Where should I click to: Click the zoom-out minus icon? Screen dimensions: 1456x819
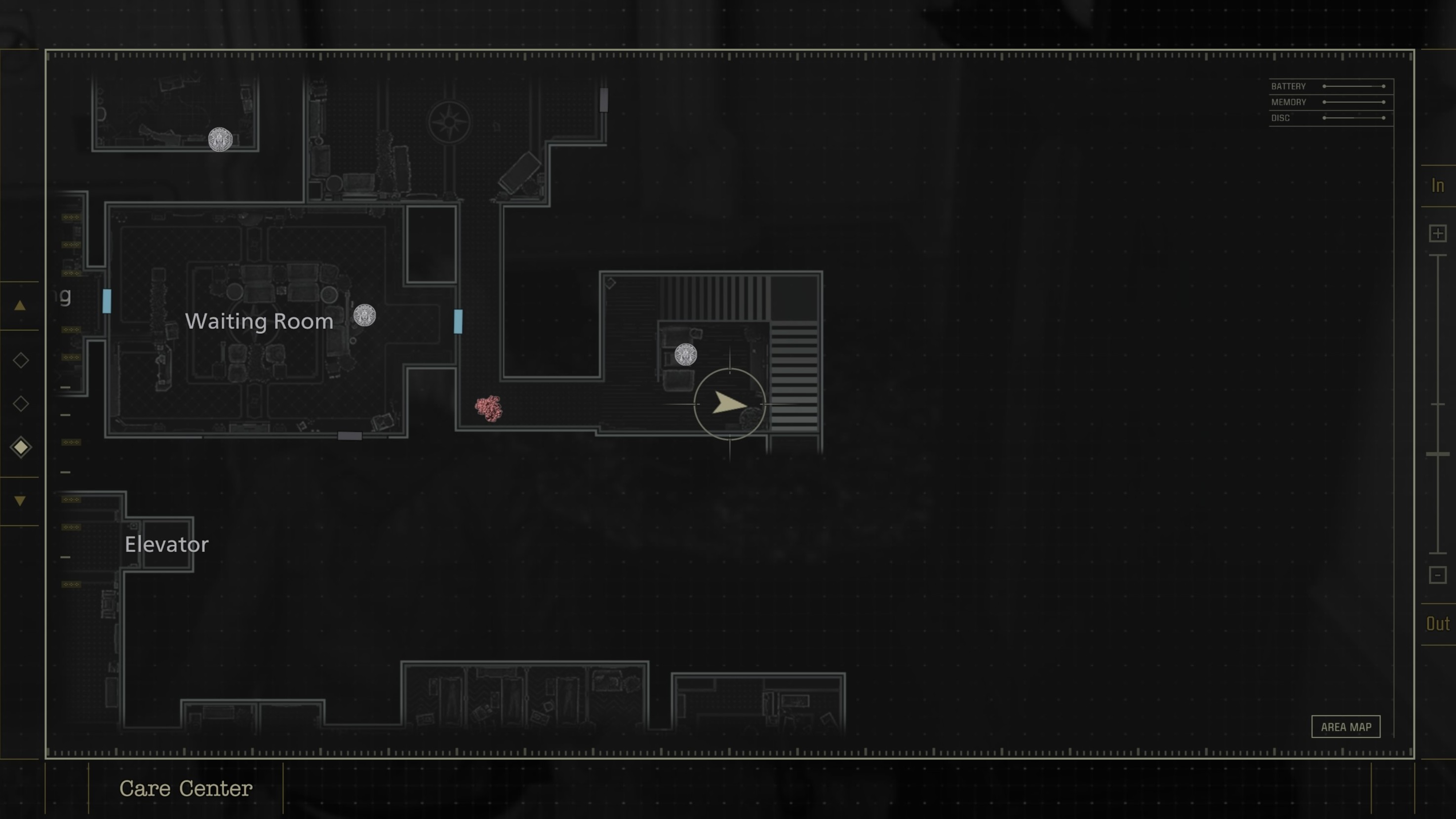(1438, 575)
